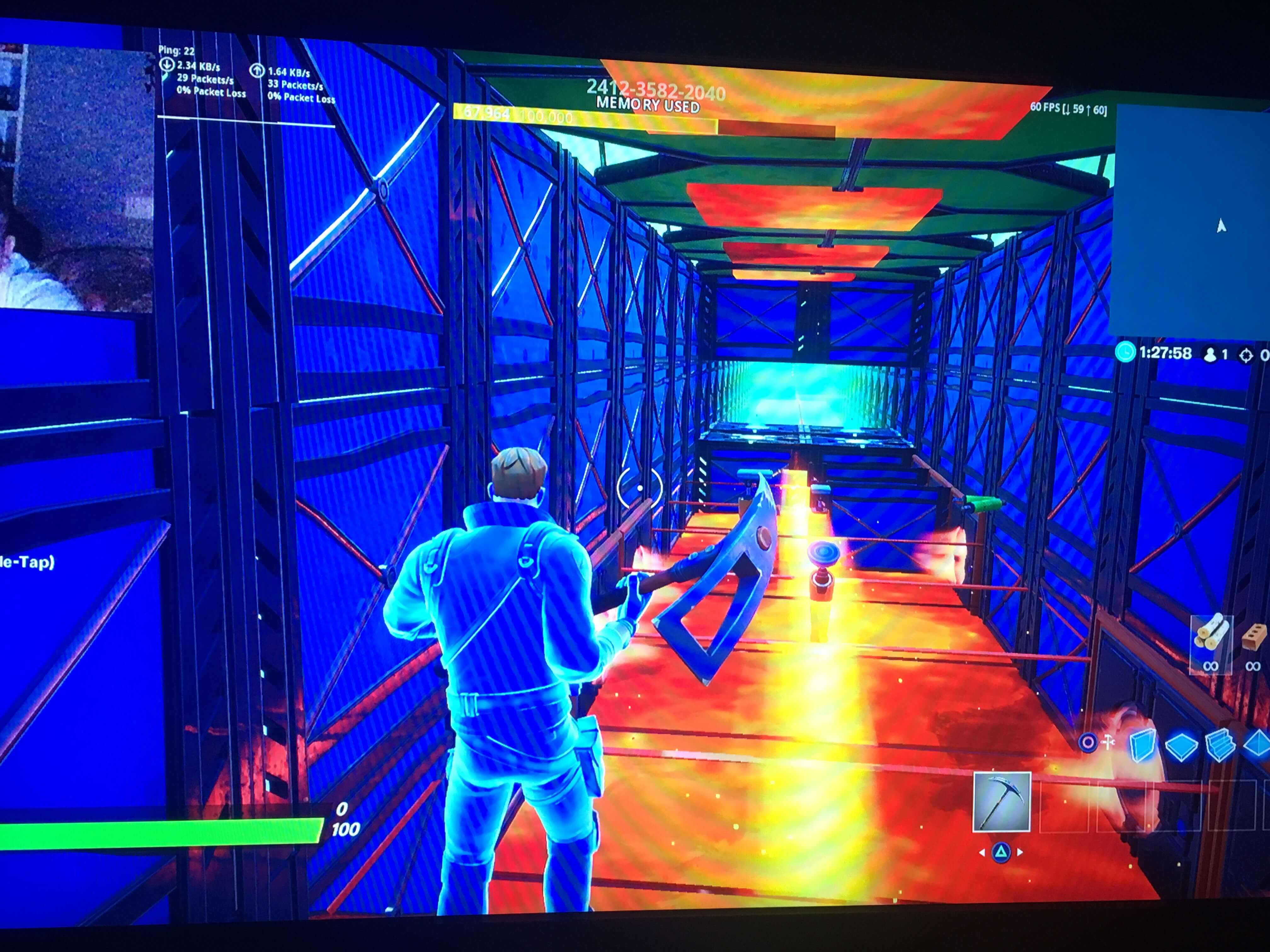Click the infinity symbol under the wood material
The image size is (1270, 952).
[1211, 666]
